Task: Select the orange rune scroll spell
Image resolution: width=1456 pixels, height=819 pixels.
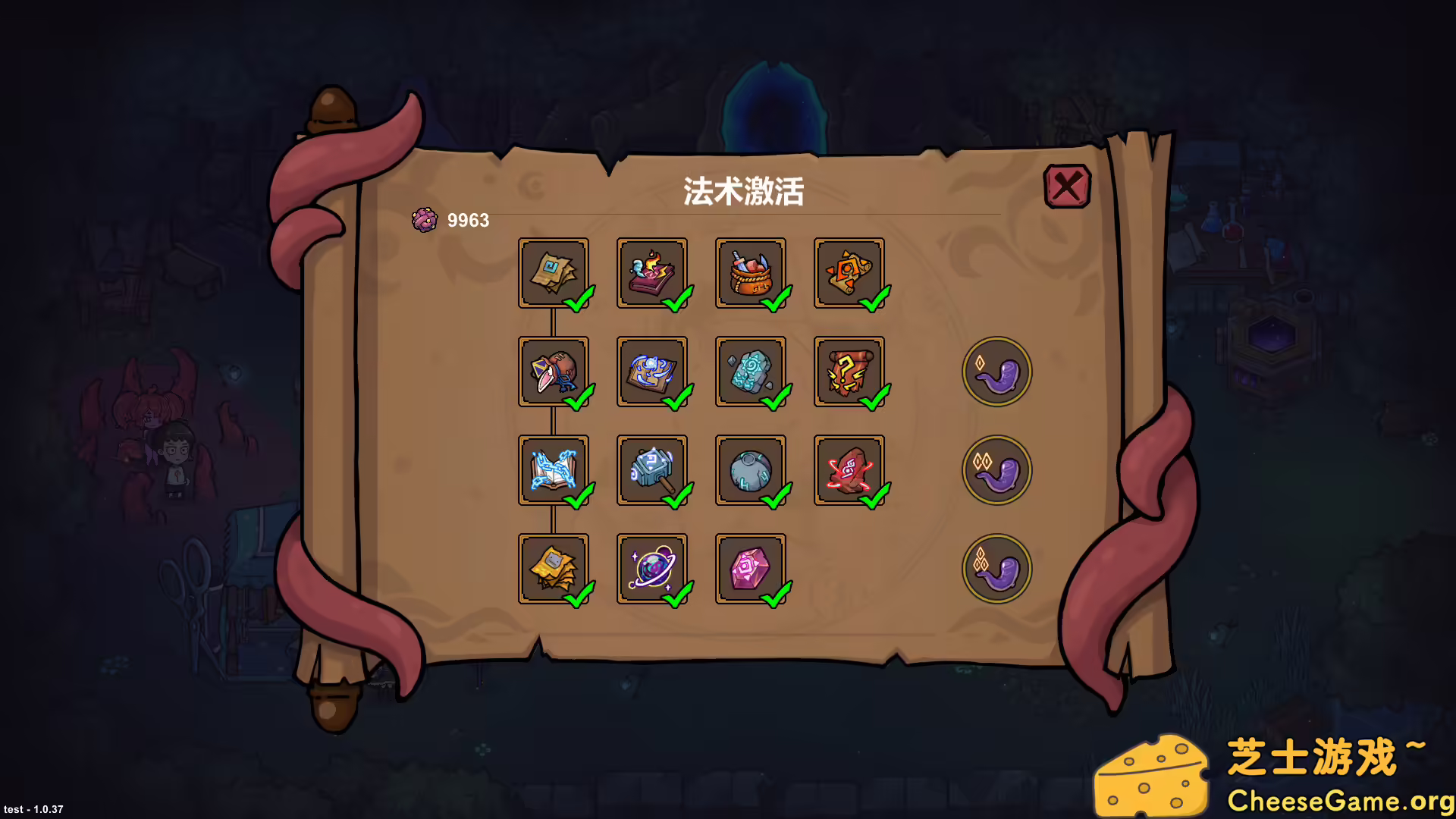Action: click(849, 273)
